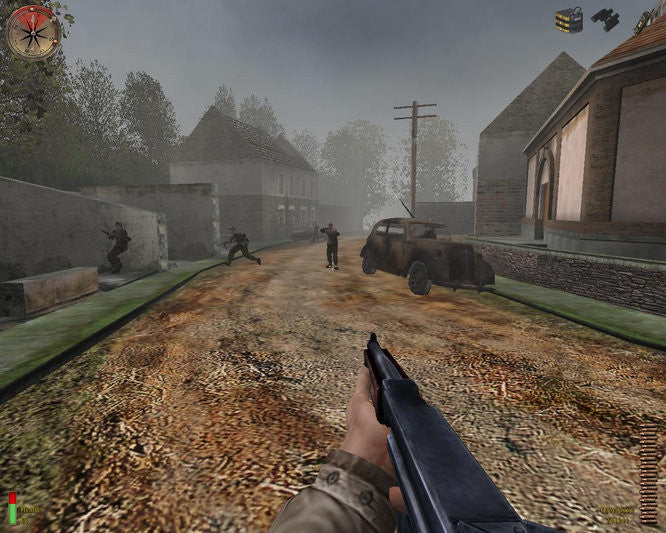
Task: Click the compass in the corner
Action: (34, 33)
